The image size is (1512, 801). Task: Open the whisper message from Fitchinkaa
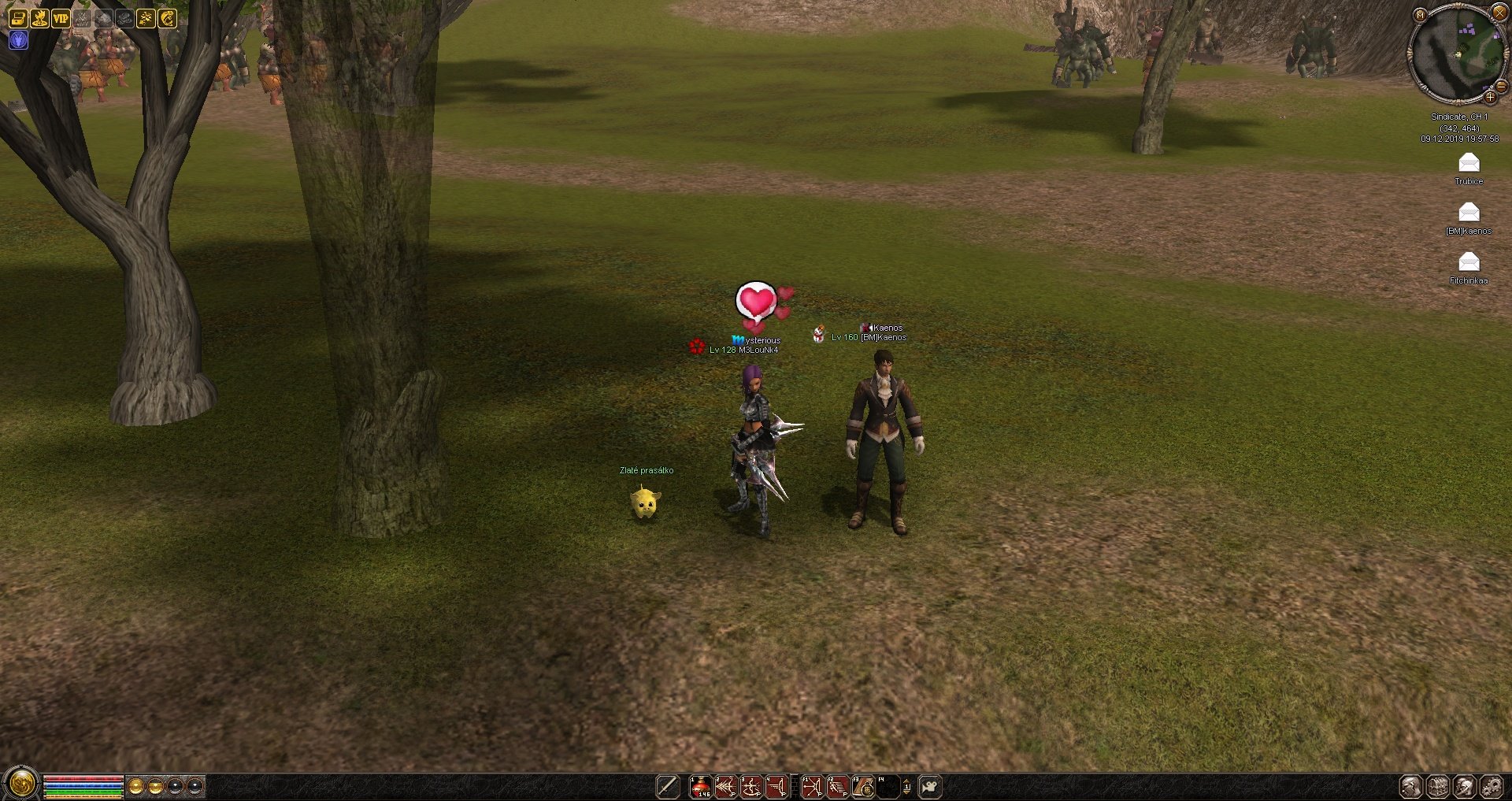(x=1469, y=262)
